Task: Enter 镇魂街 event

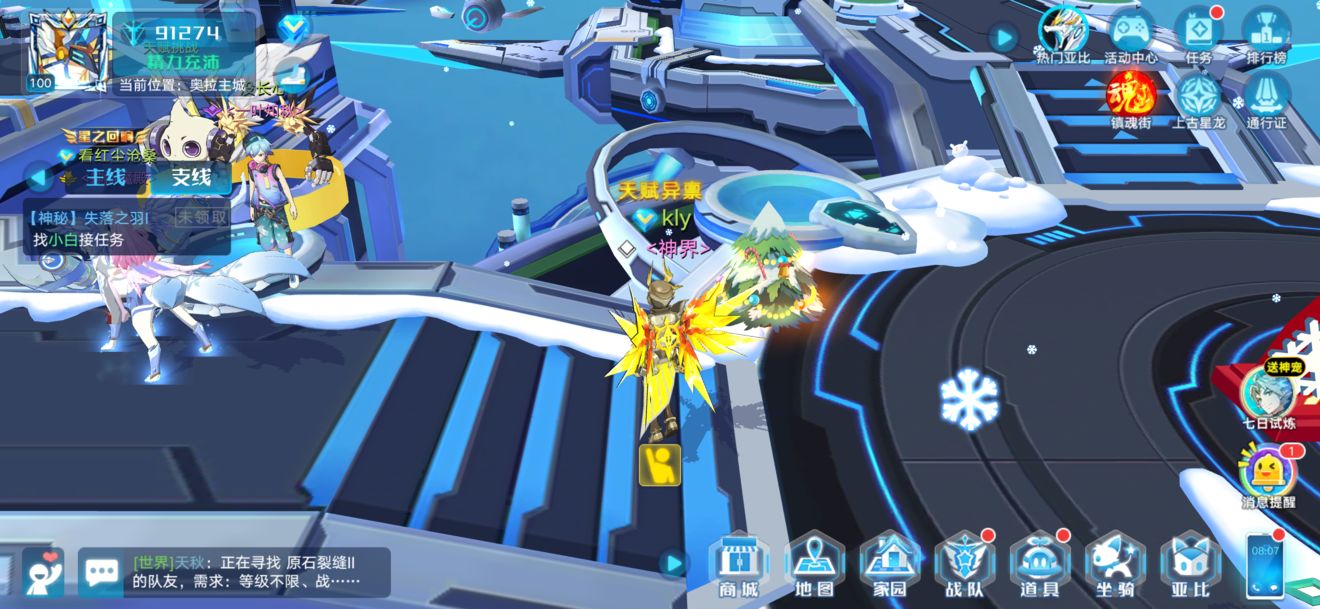Action: click(x=1131, y=98)
